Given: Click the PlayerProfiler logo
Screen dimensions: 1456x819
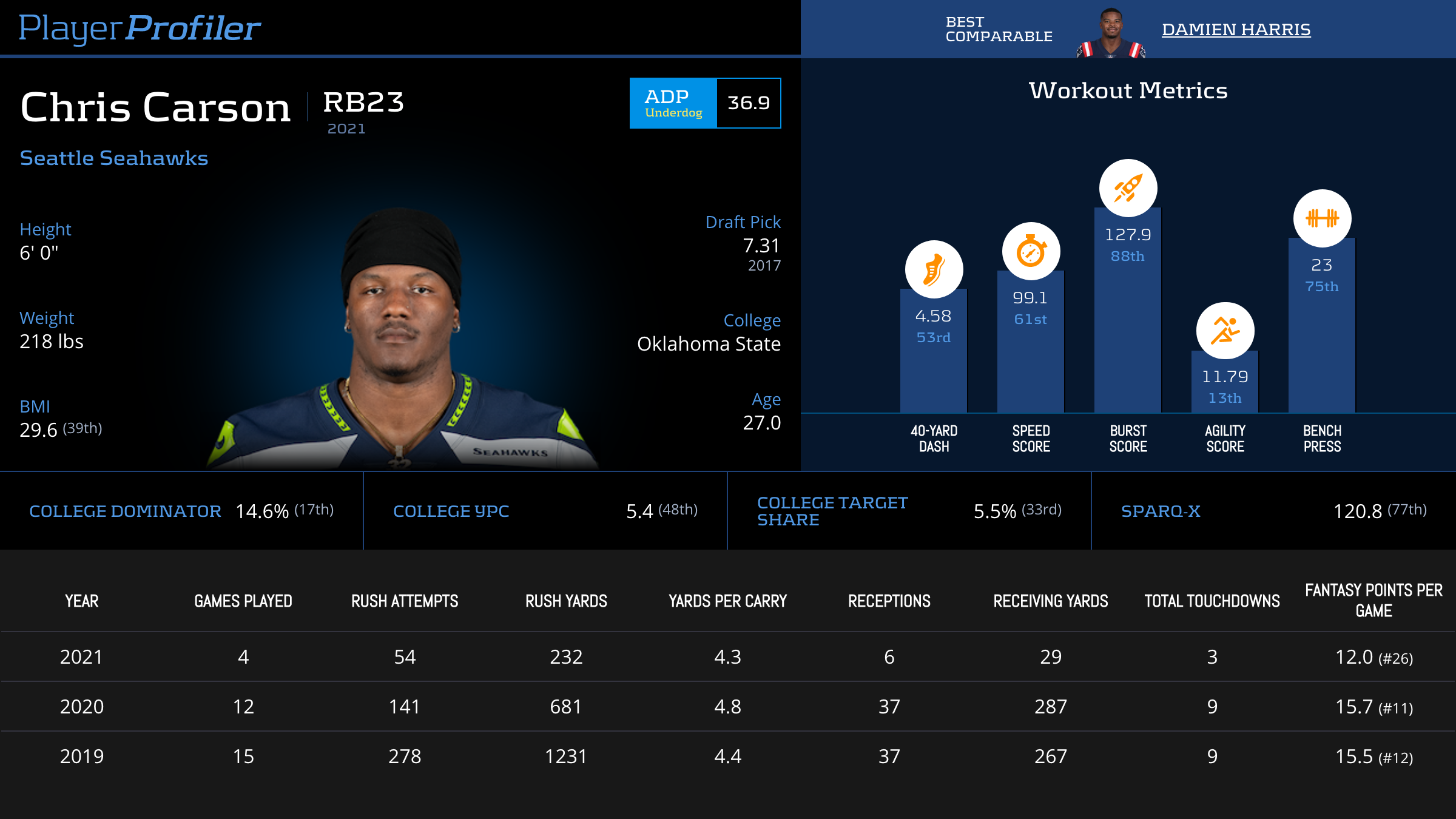Looking at the screenshot, I should [x=140, y=28].
